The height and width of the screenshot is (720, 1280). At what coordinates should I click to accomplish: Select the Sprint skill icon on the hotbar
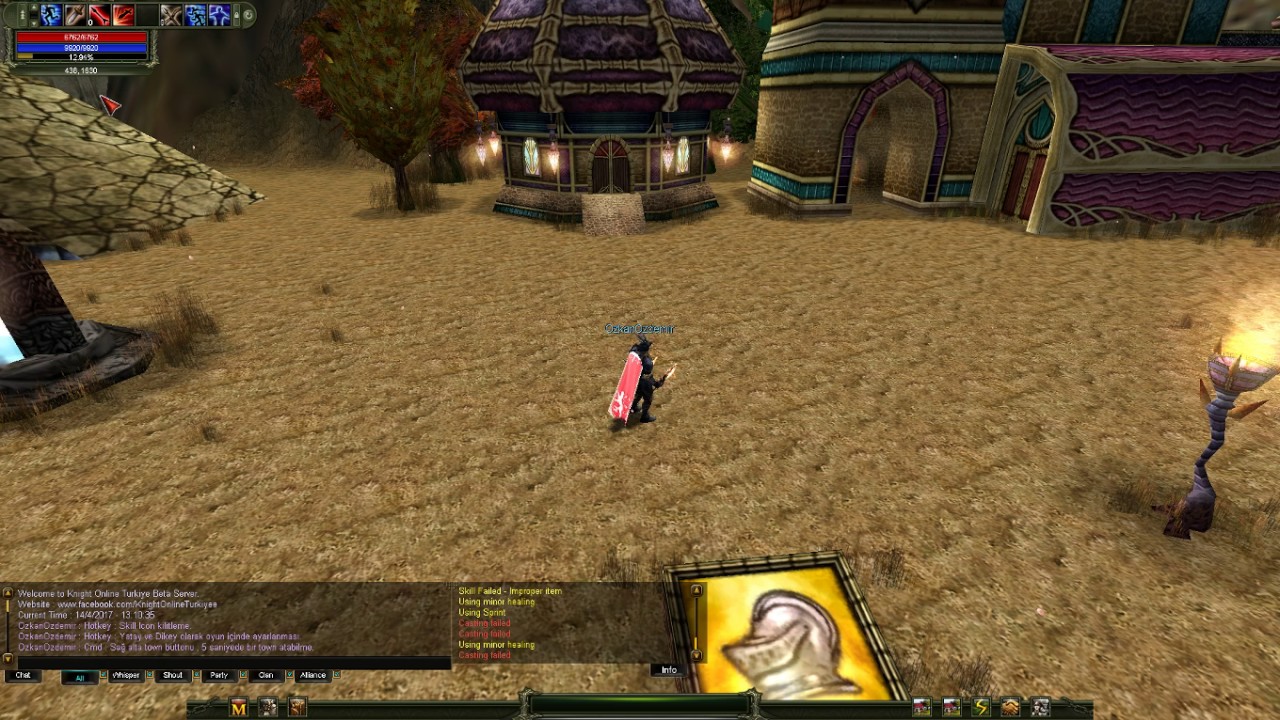tap(51, 14)
